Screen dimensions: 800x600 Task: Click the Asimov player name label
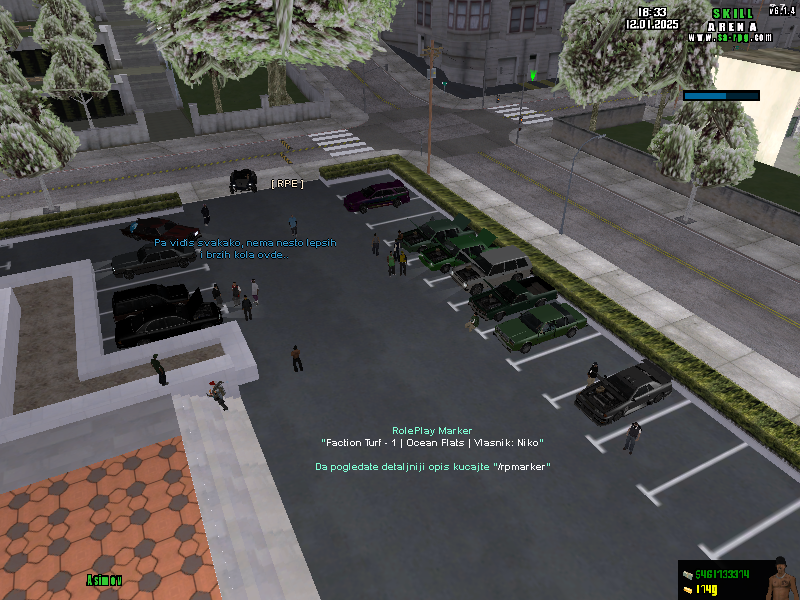[103, 579]
